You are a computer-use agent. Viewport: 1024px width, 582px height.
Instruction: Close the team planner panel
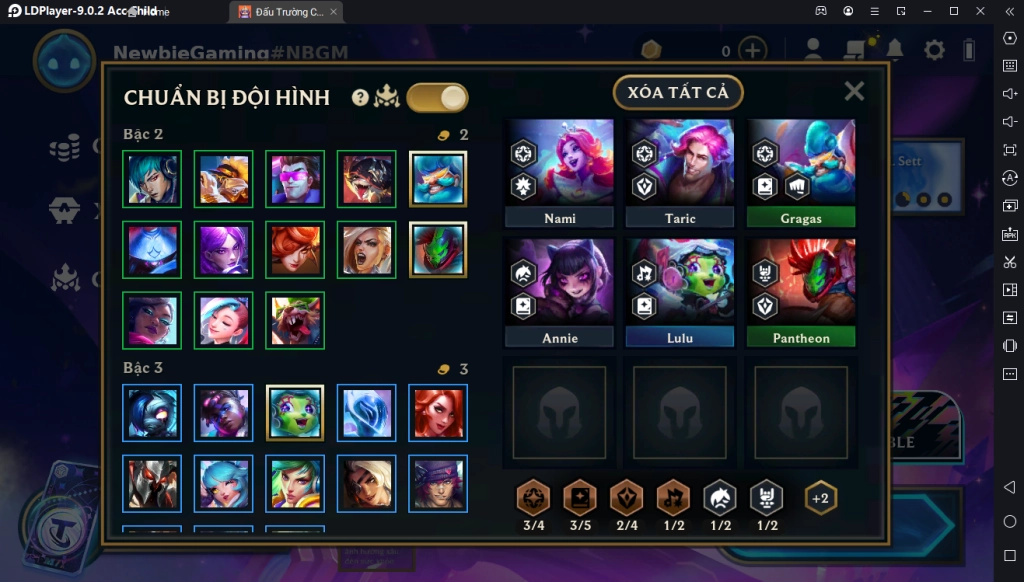pos(854,91)
